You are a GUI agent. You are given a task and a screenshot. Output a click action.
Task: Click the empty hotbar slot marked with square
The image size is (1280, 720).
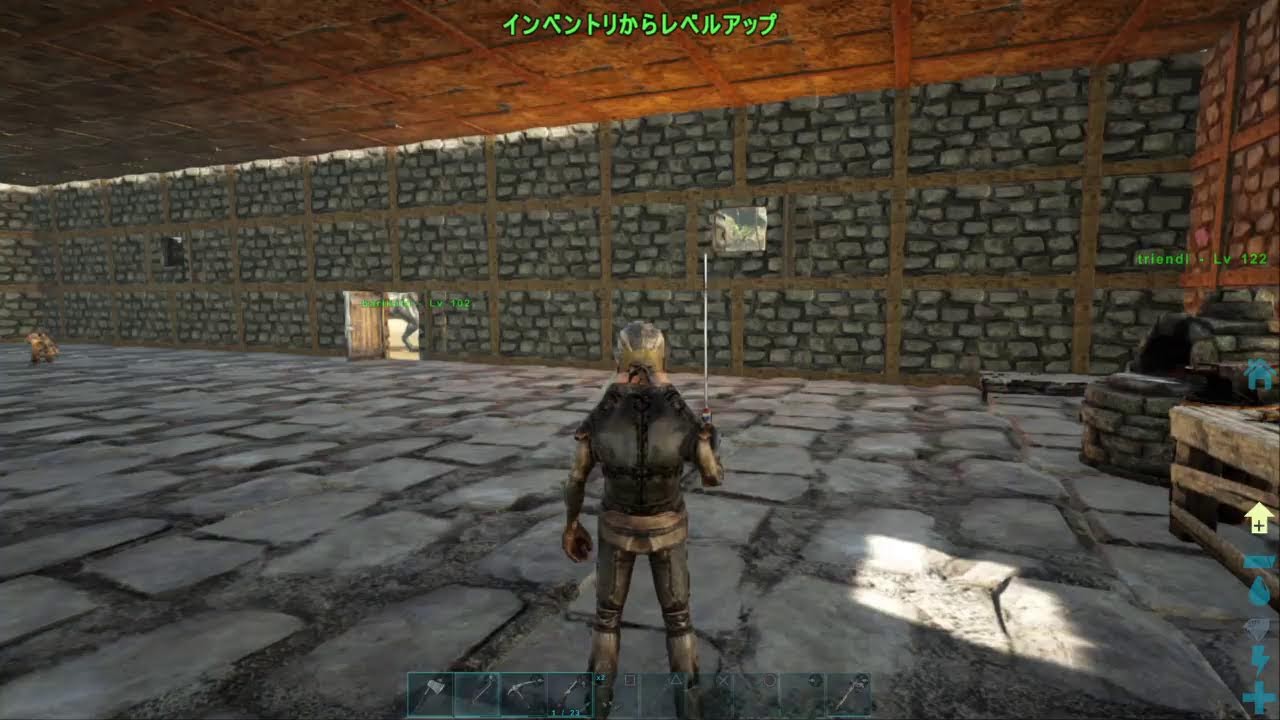coord(630,685)
